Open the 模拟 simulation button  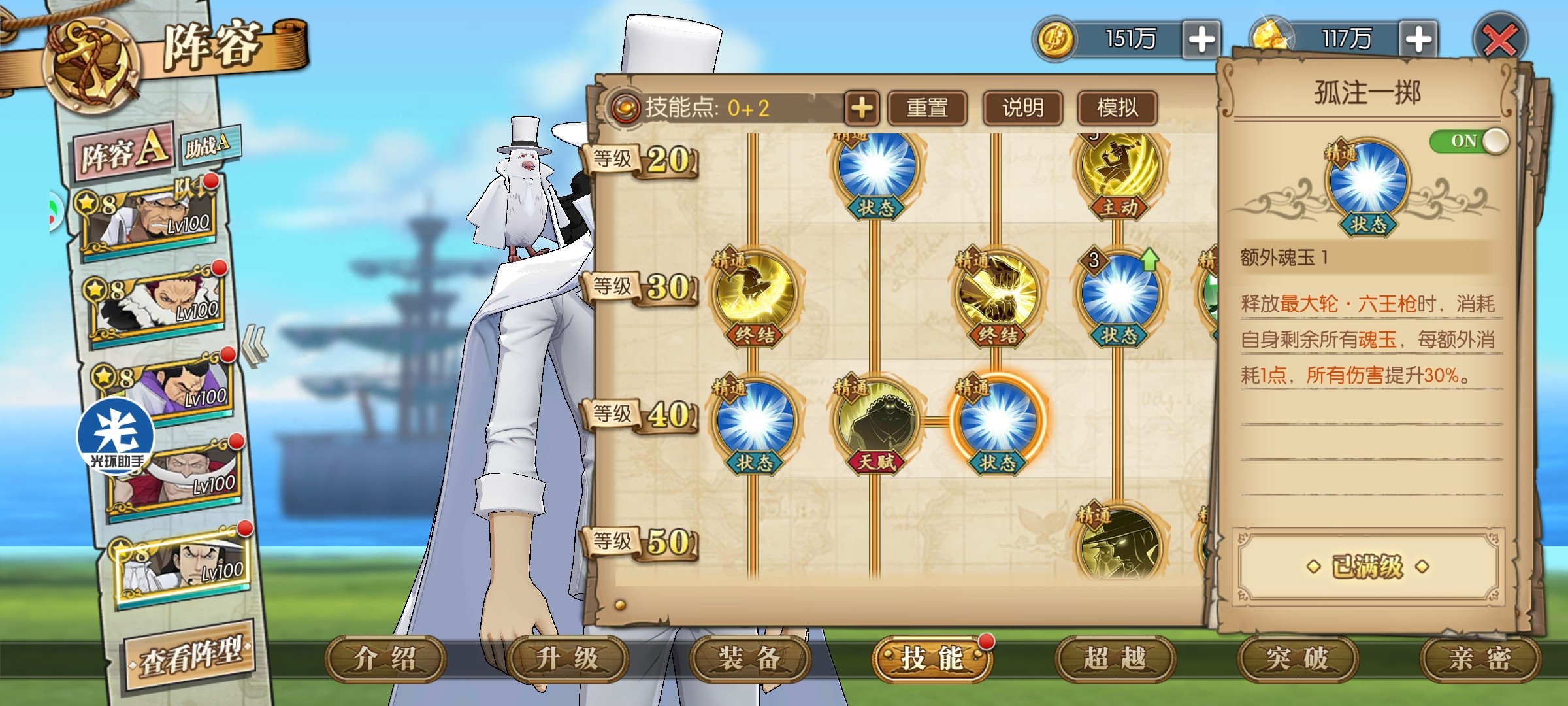[x=1117, y=108]
